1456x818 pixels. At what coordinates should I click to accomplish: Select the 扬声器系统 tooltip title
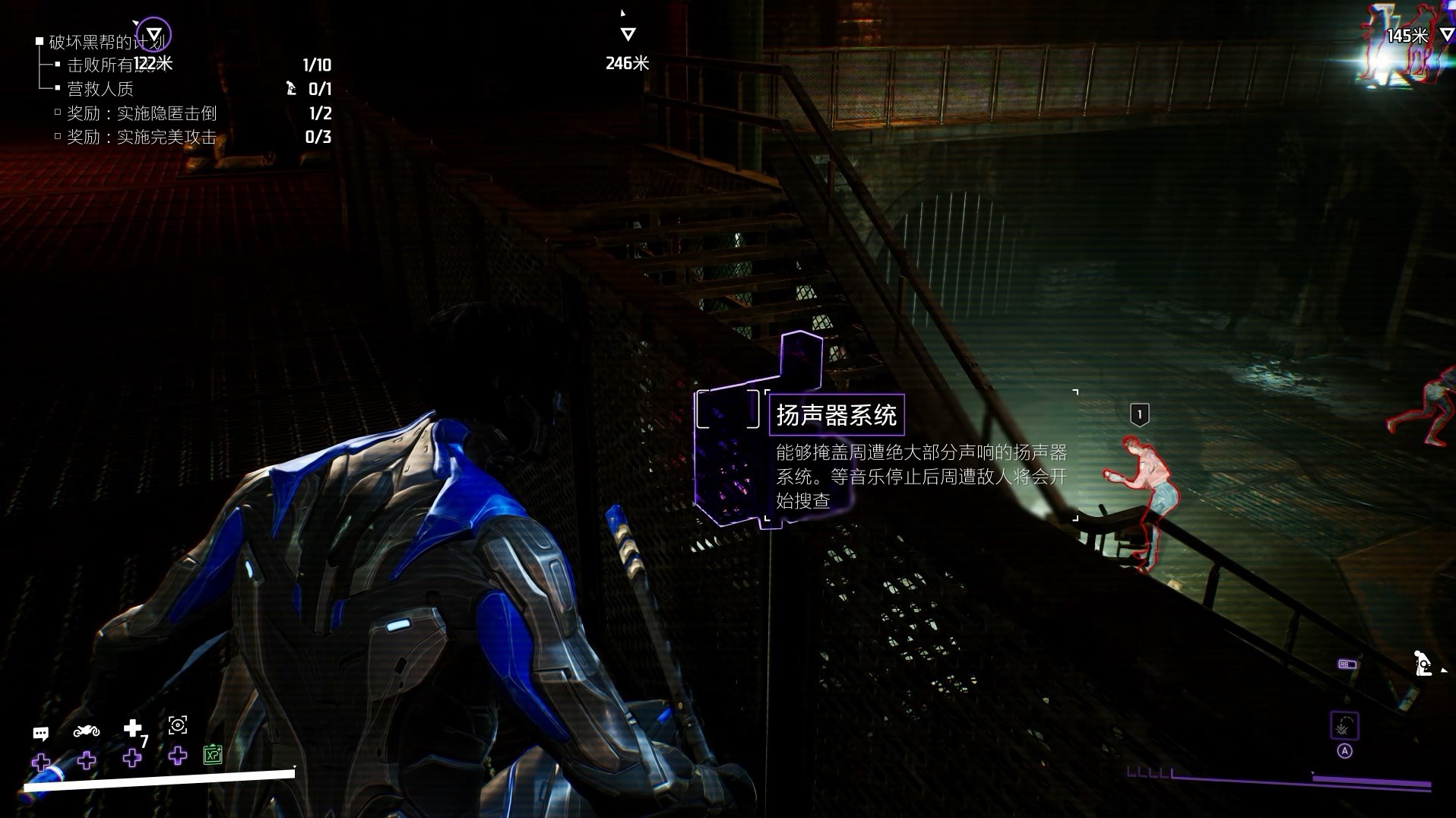836,415
